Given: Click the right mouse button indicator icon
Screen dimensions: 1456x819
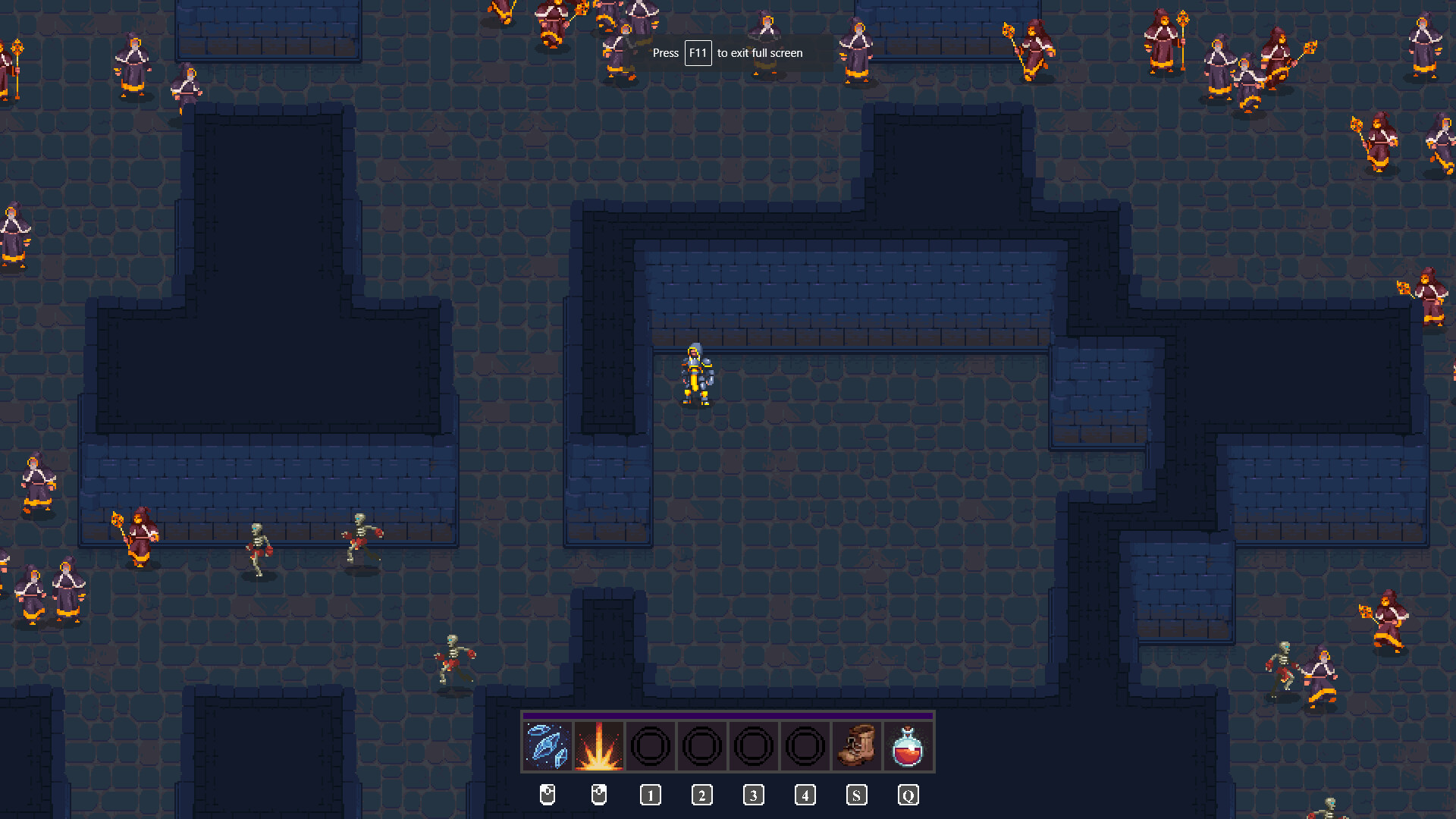Looking at the screenshot, I should 599,795.
